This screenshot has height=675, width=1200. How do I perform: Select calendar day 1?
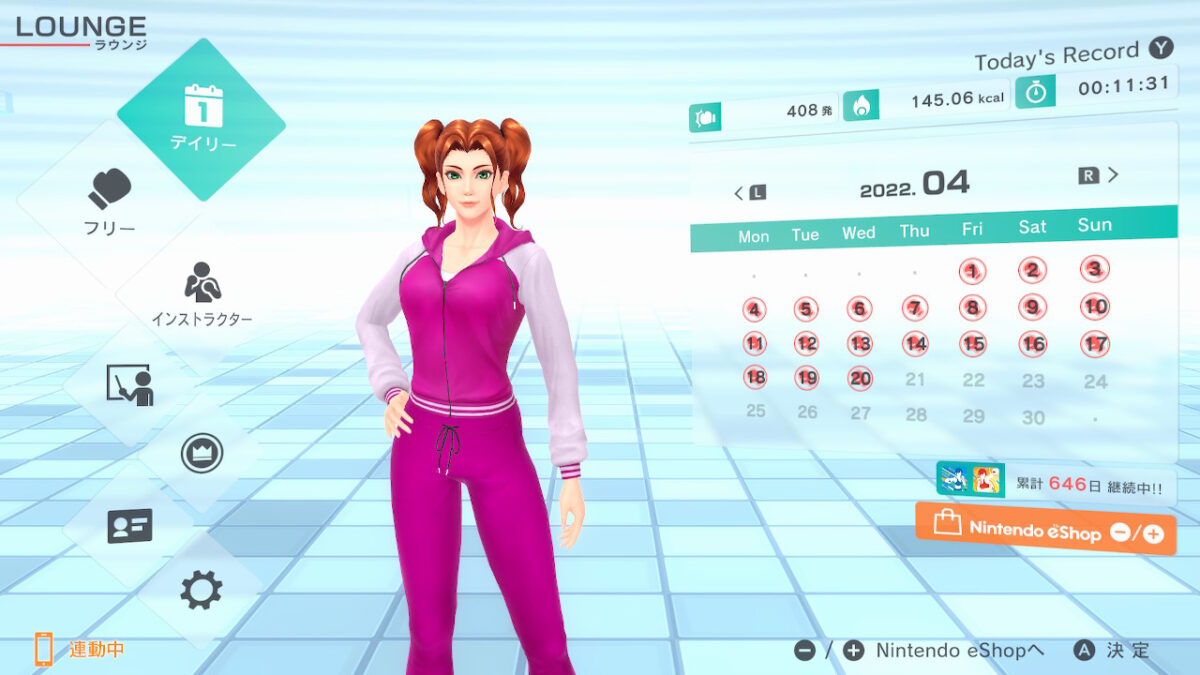(972, 270)
